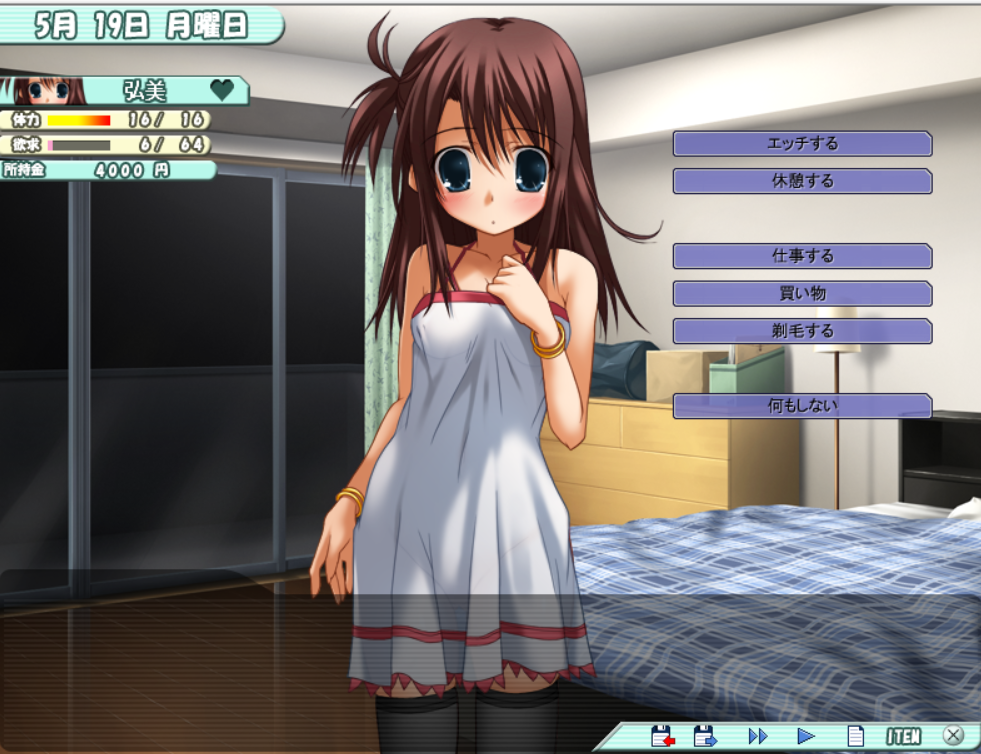981x754 pixels.
Task: Click the floppy disk icon with blue arrow
Action: point(705,736)
